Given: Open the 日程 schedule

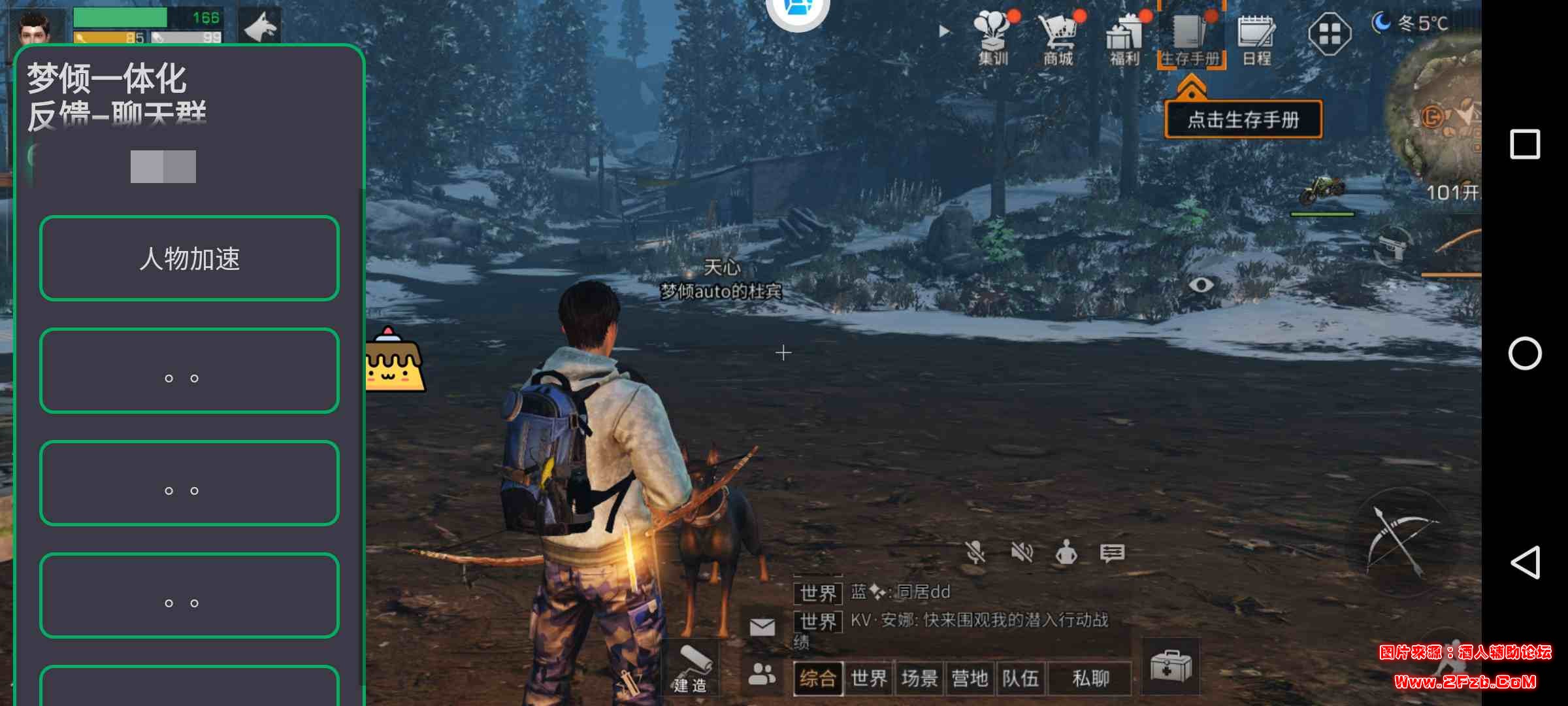Looking at the screenshot, I should point(1256,37).
